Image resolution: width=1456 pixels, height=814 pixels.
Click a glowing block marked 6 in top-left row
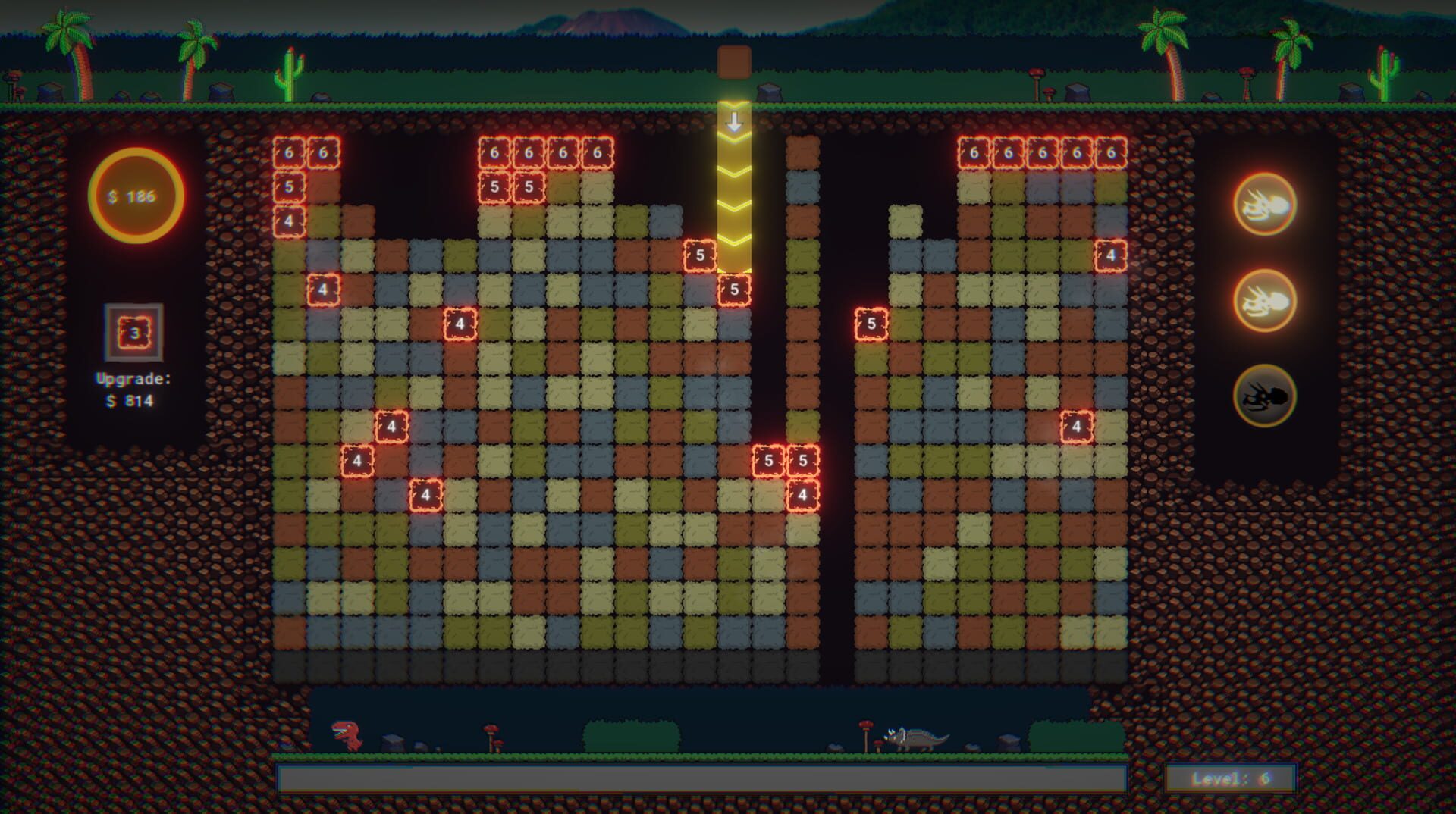click(x=287, y=152)
